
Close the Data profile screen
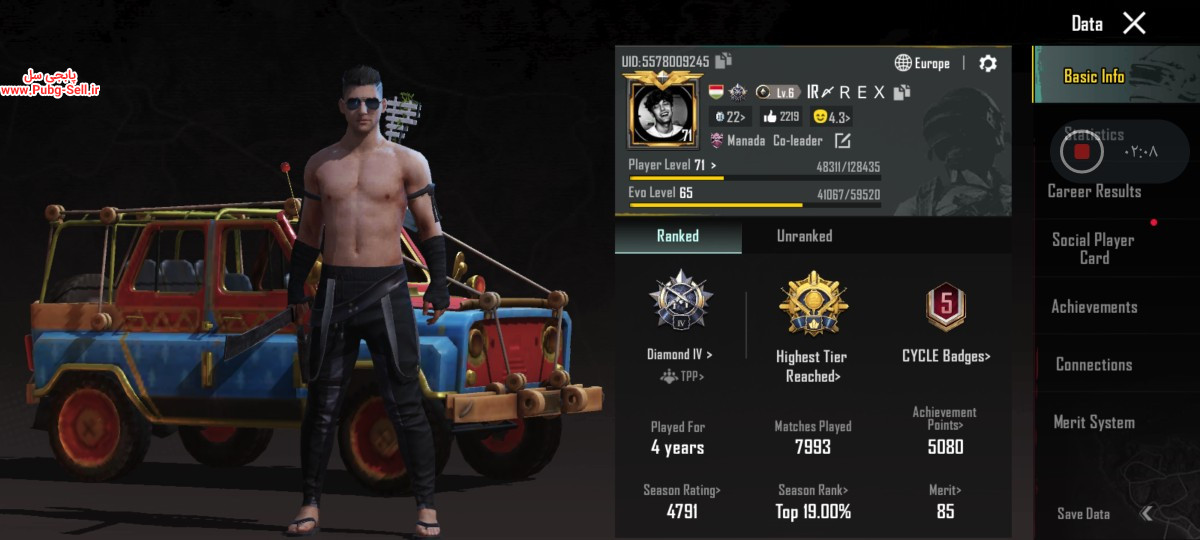pyautogui.click(x=1134, y=23)
